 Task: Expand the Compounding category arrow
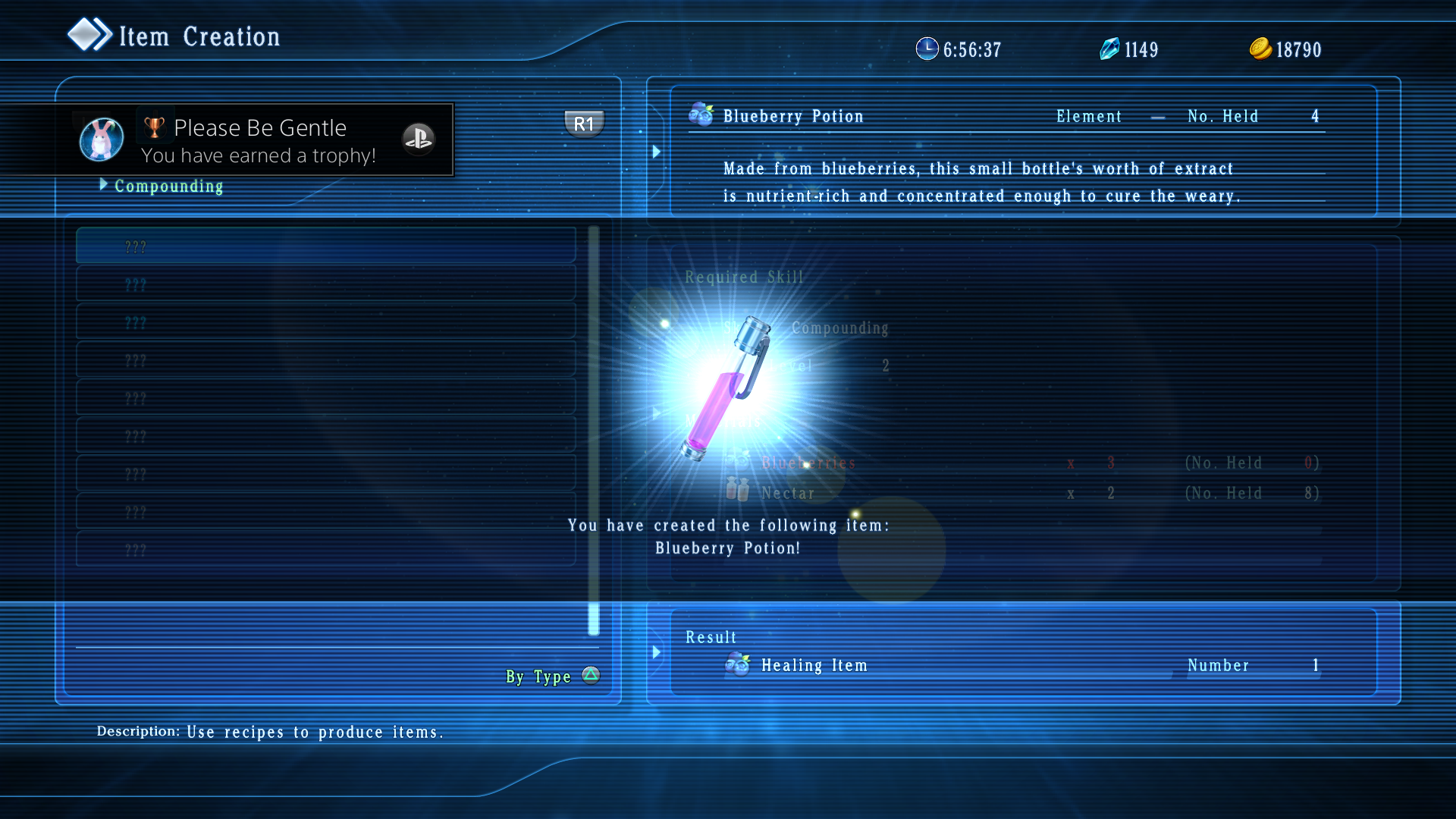[104, 184]
